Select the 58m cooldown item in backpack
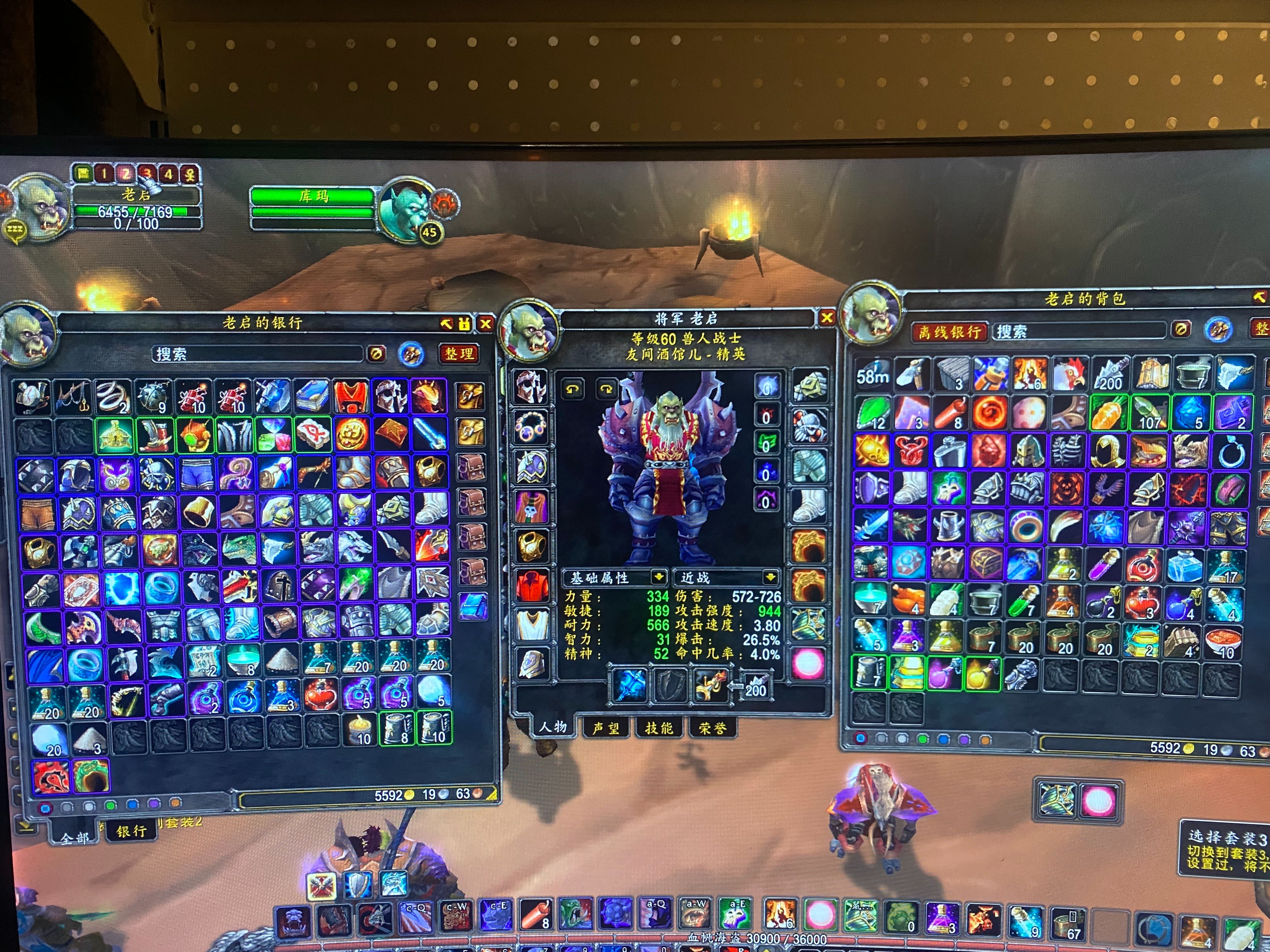 (x=873, y=374)
